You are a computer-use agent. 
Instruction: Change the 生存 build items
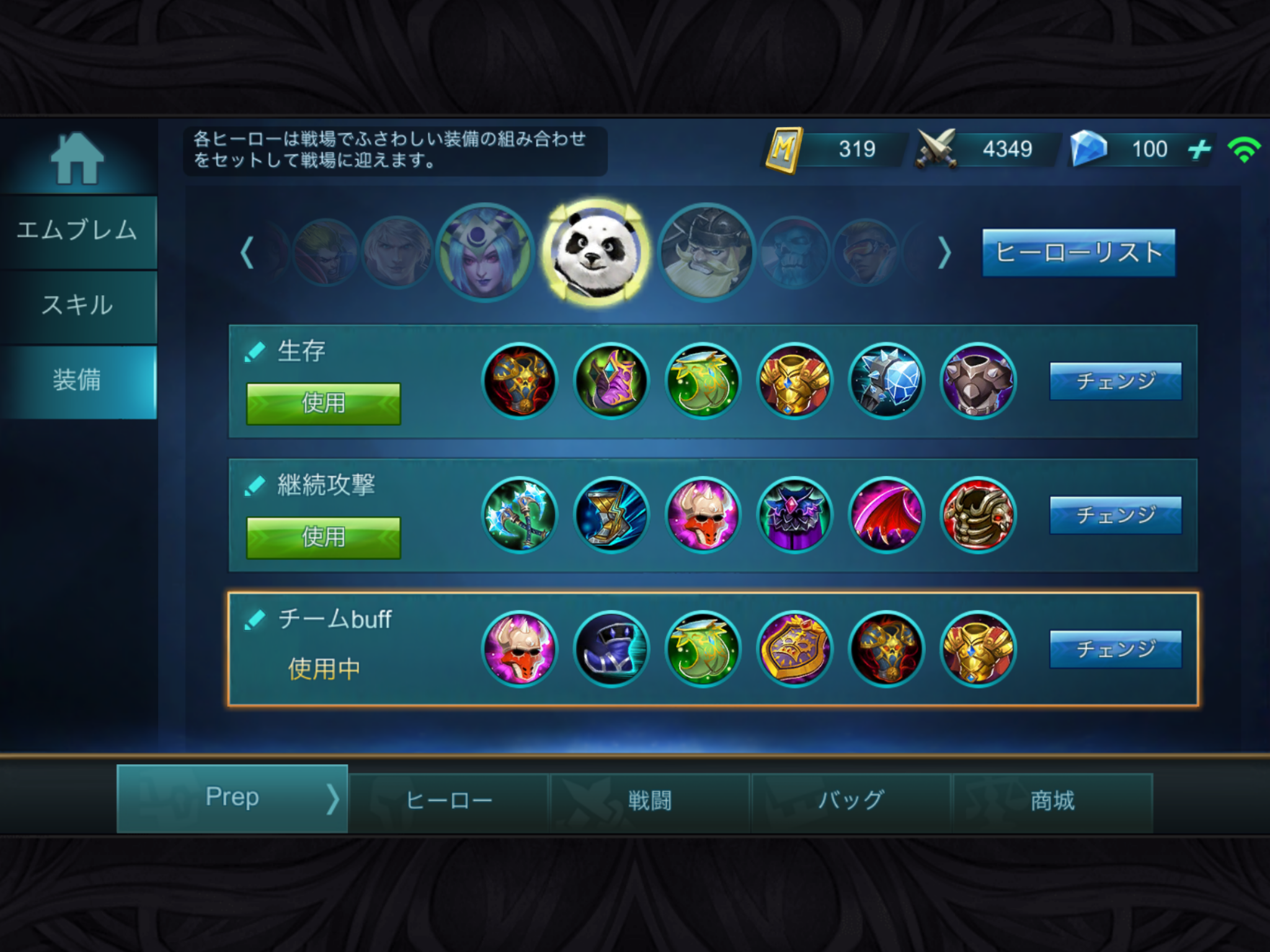pos(1115,381)
